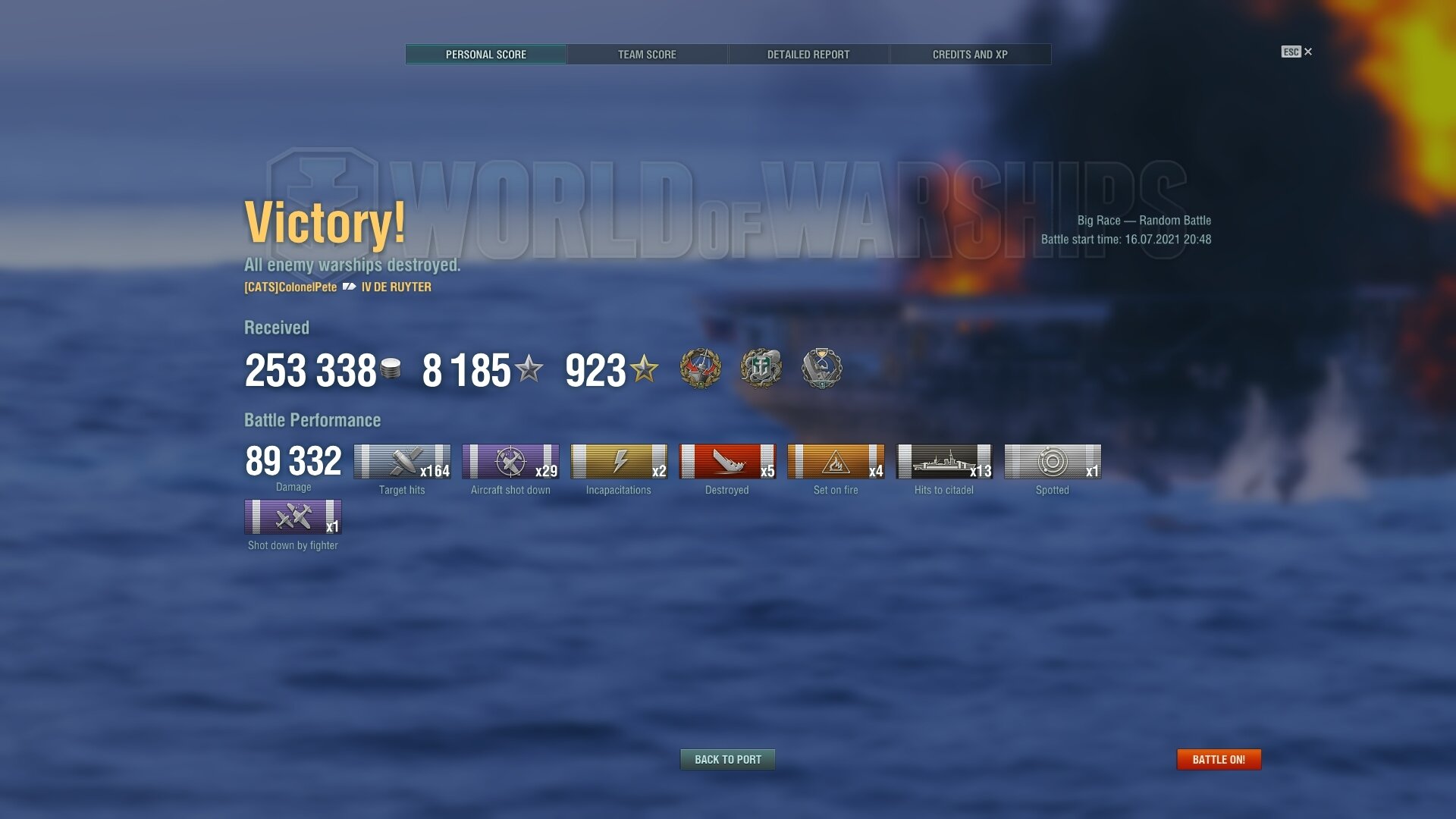Open the Detailed Report tab
The width and height of the screenshot is (1456, 819).
pos(808,55)
